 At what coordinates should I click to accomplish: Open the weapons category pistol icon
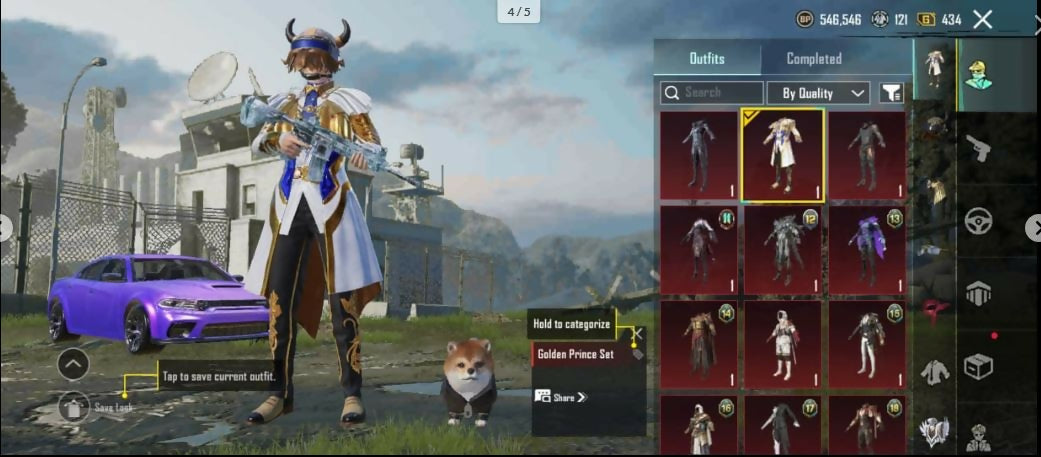978,149
